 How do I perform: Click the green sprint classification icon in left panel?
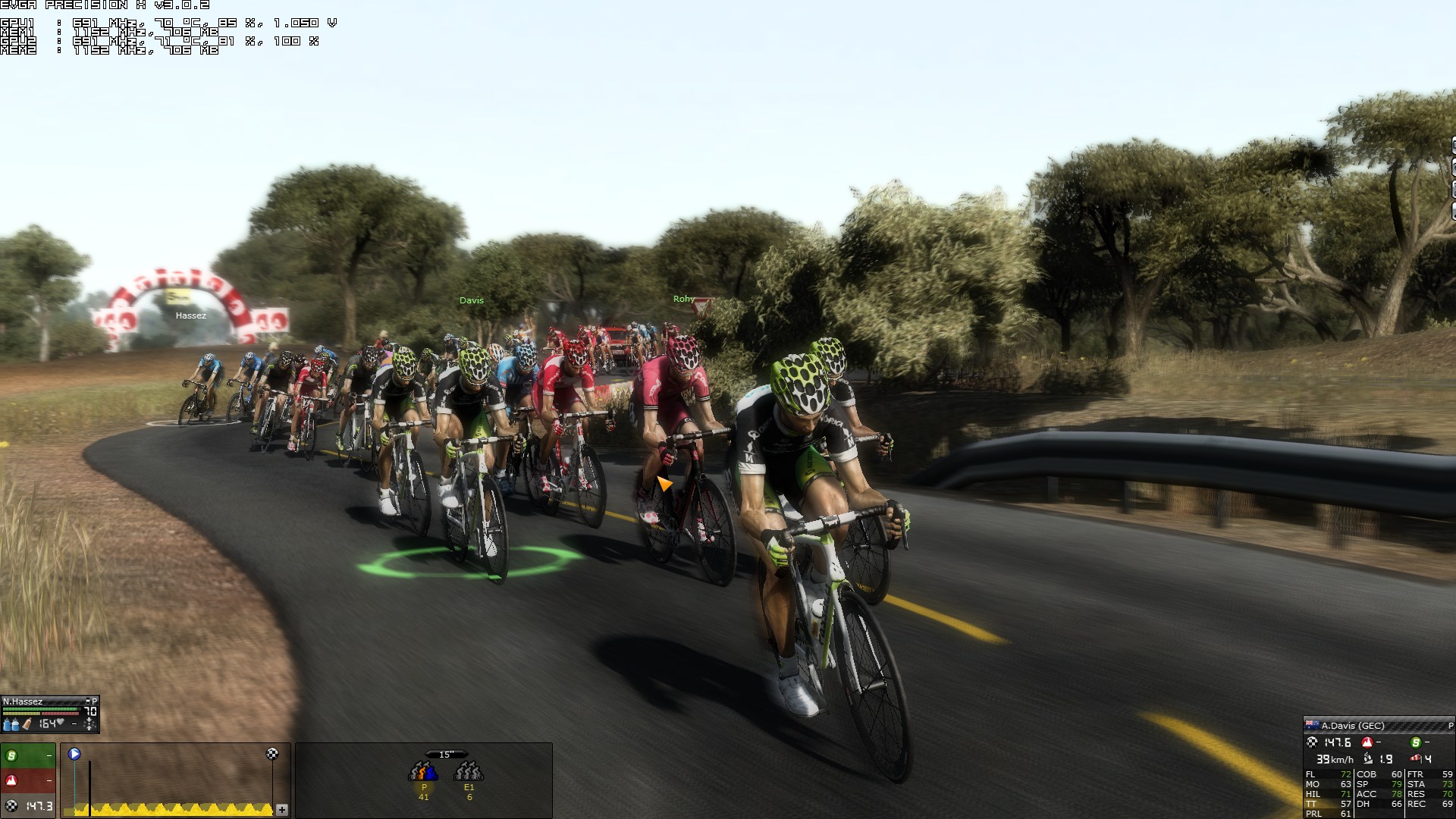point(12,756)
